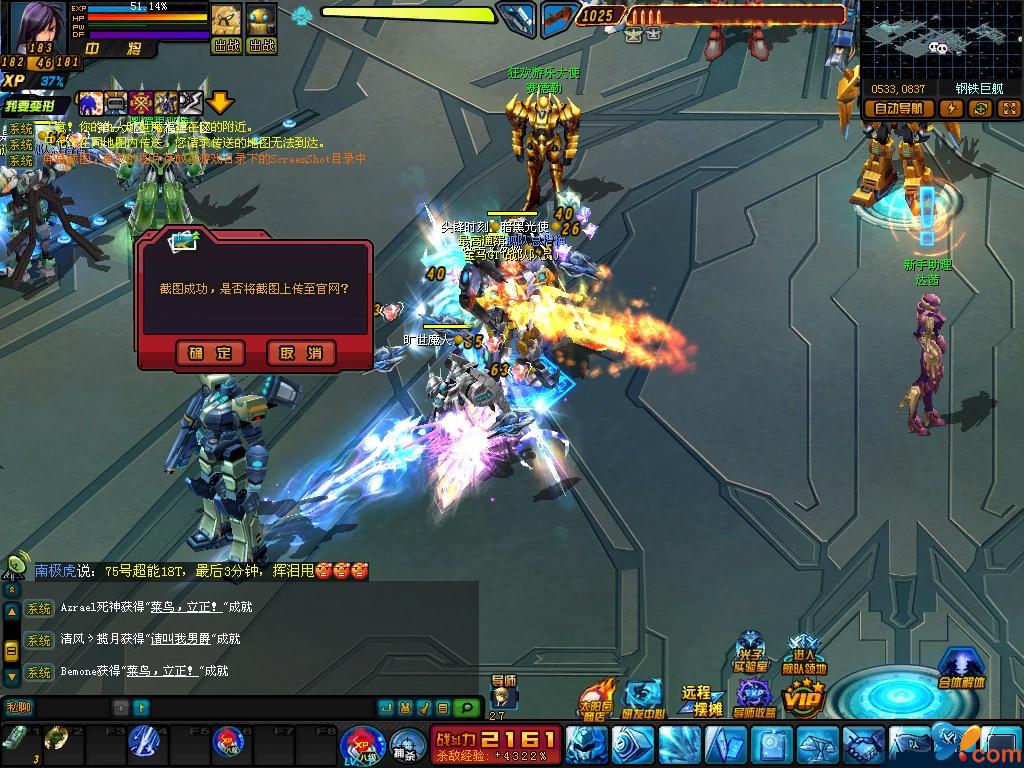1024x768 pixels.
Task: Open the 进入舰队领地 fleet territory icon
Action: [x=804, y=652]
